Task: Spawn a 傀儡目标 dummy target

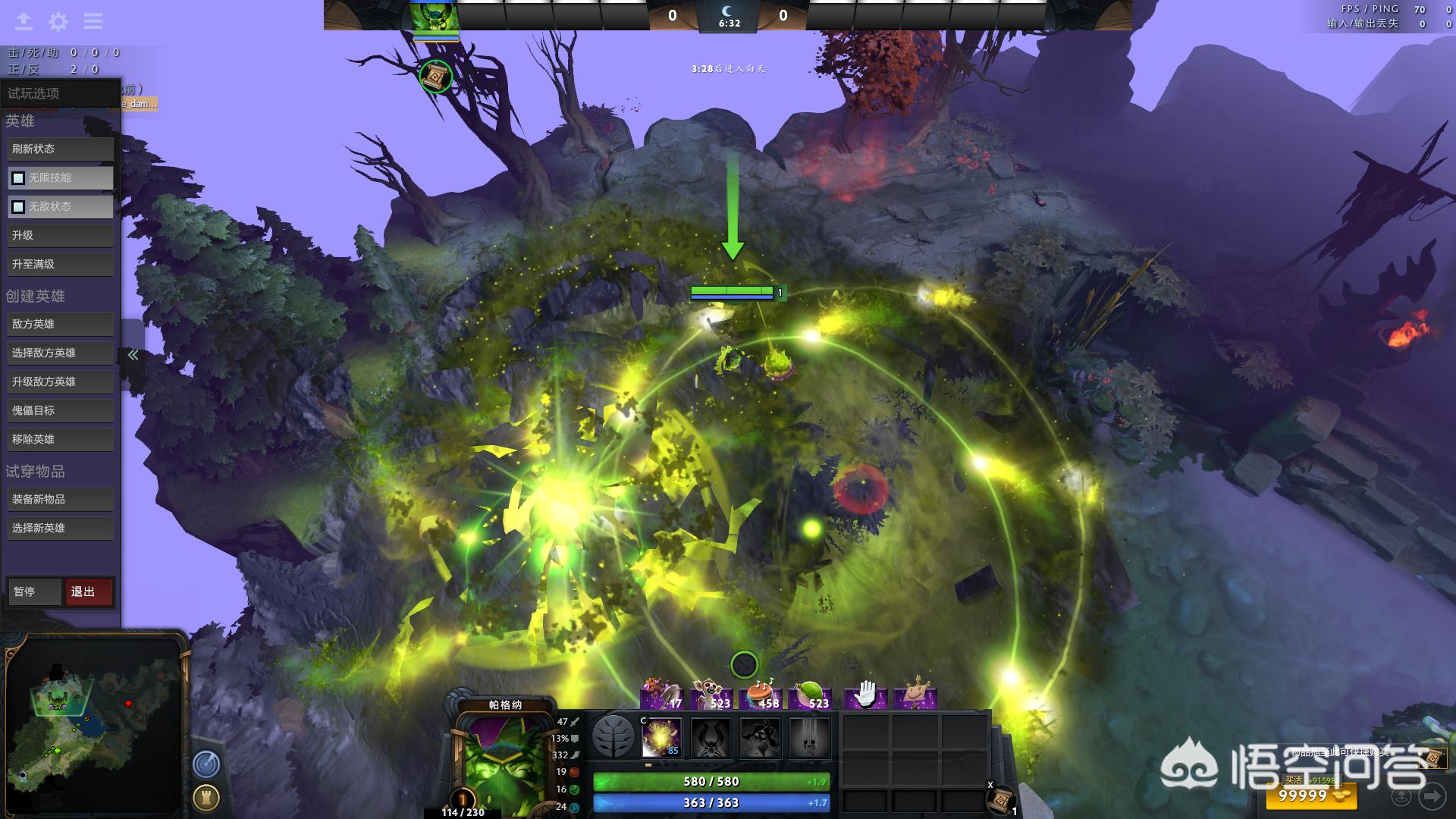Action: [x=60, y=411]
